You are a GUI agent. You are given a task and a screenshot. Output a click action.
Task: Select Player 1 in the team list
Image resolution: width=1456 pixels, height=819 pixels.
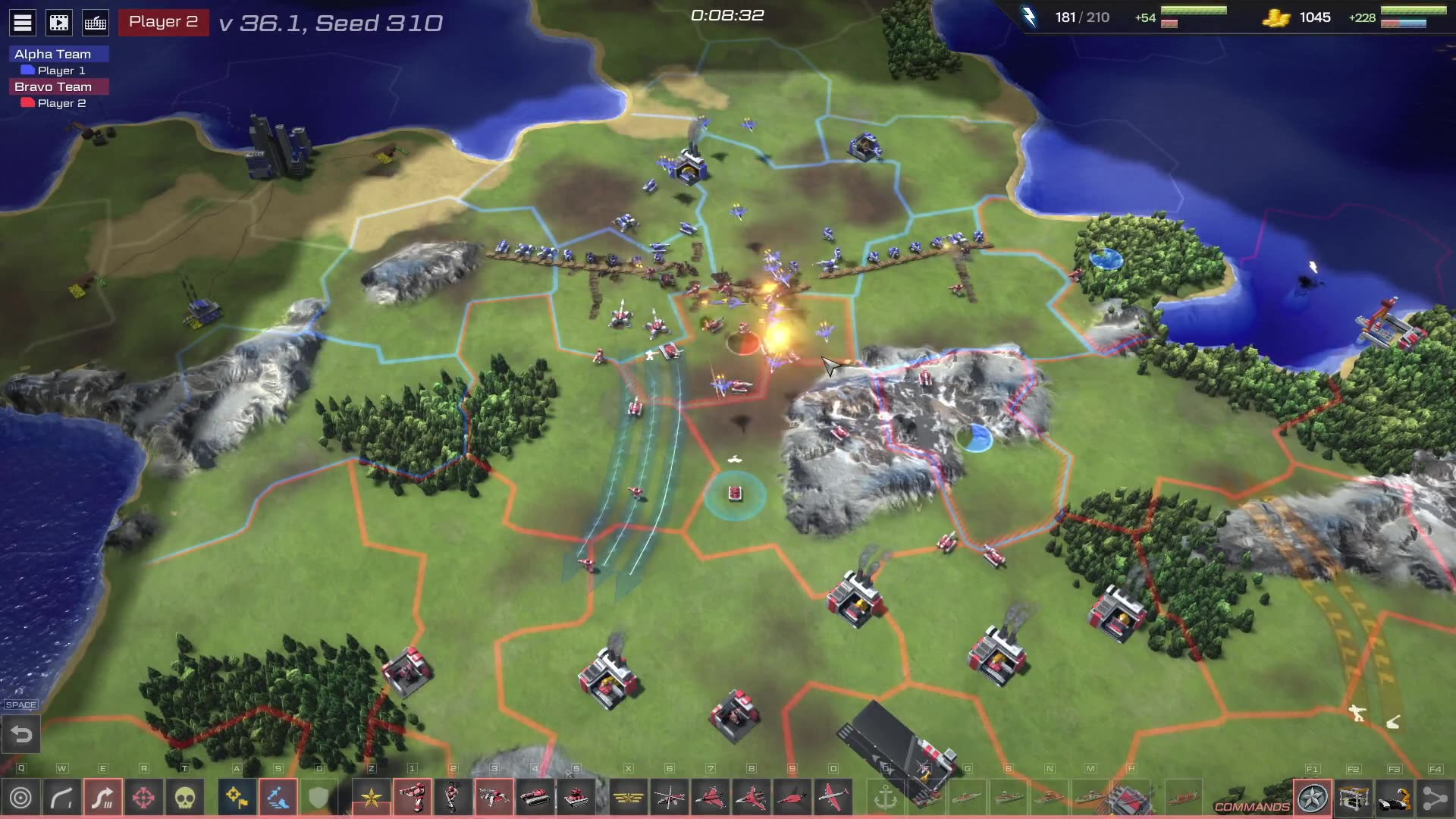click(x=61, y=71)
